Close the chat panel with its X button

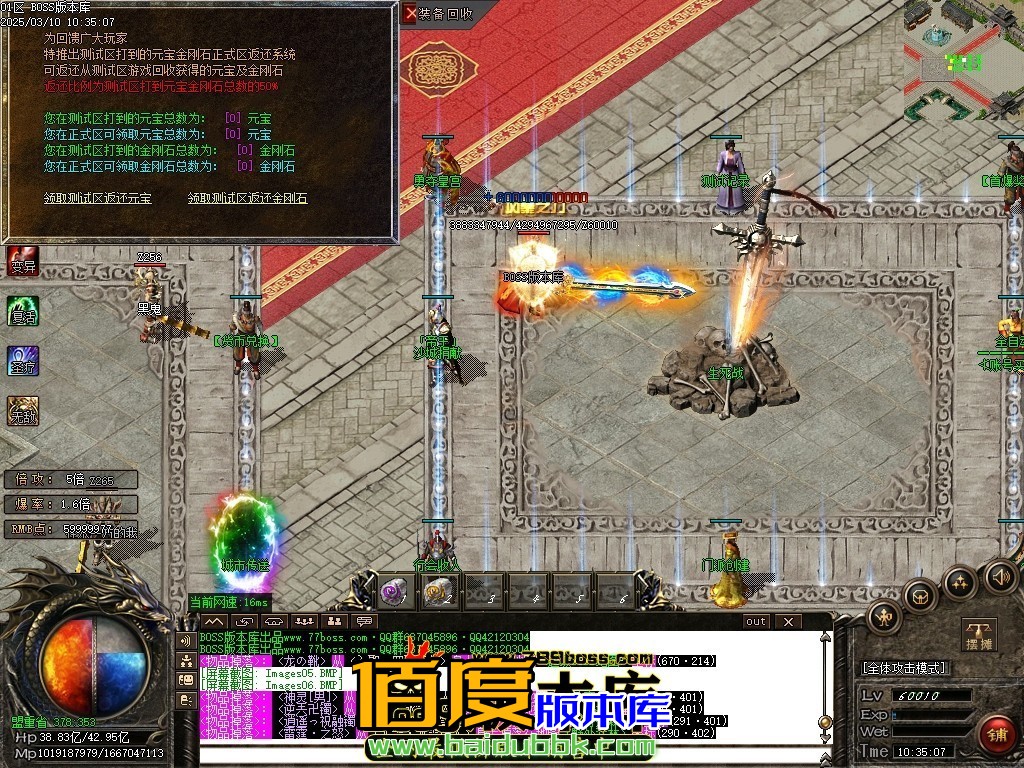point(788,621)
